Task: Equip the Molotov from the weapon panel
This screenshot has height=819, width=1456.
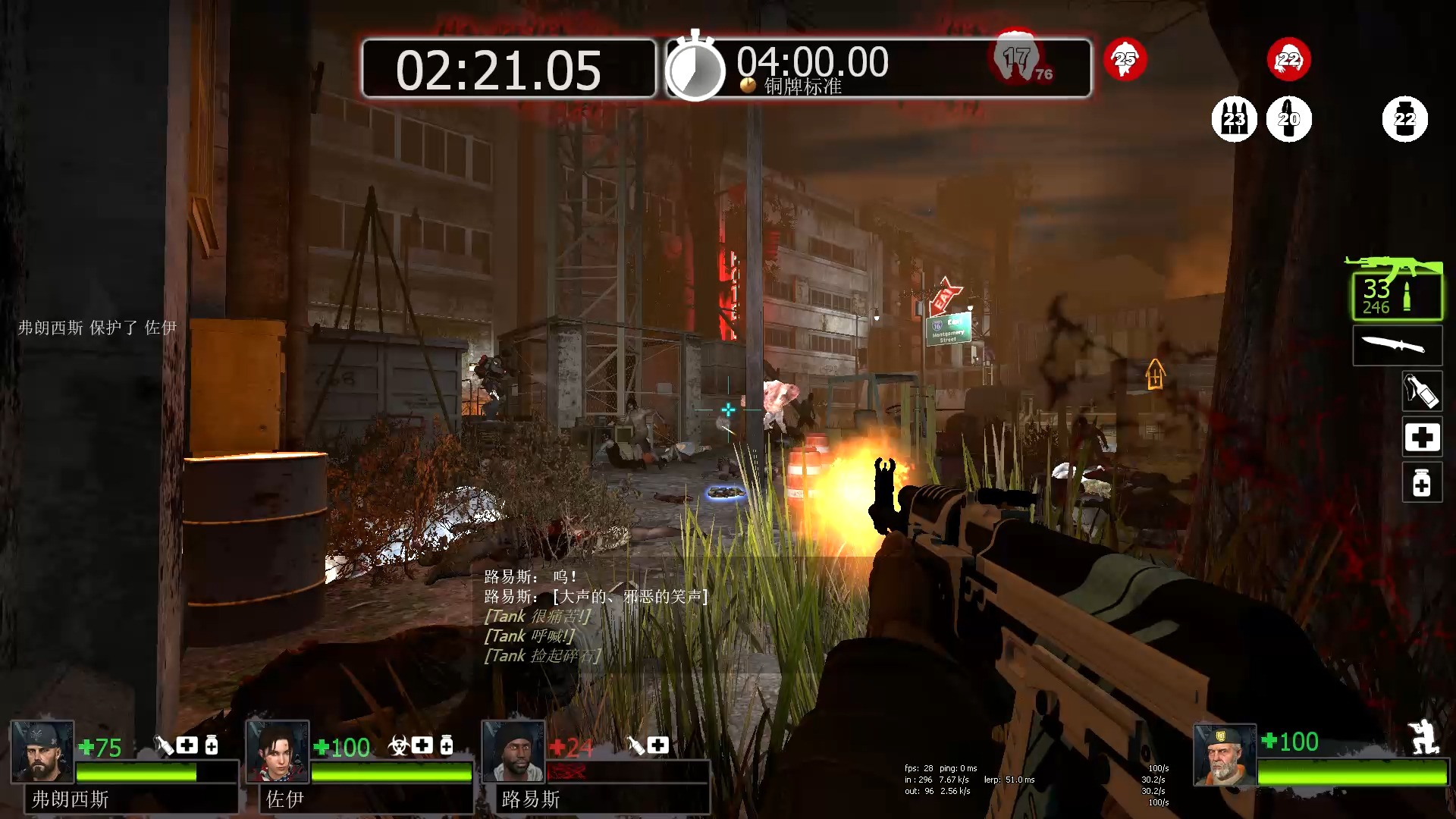Action: [1421, 392]
